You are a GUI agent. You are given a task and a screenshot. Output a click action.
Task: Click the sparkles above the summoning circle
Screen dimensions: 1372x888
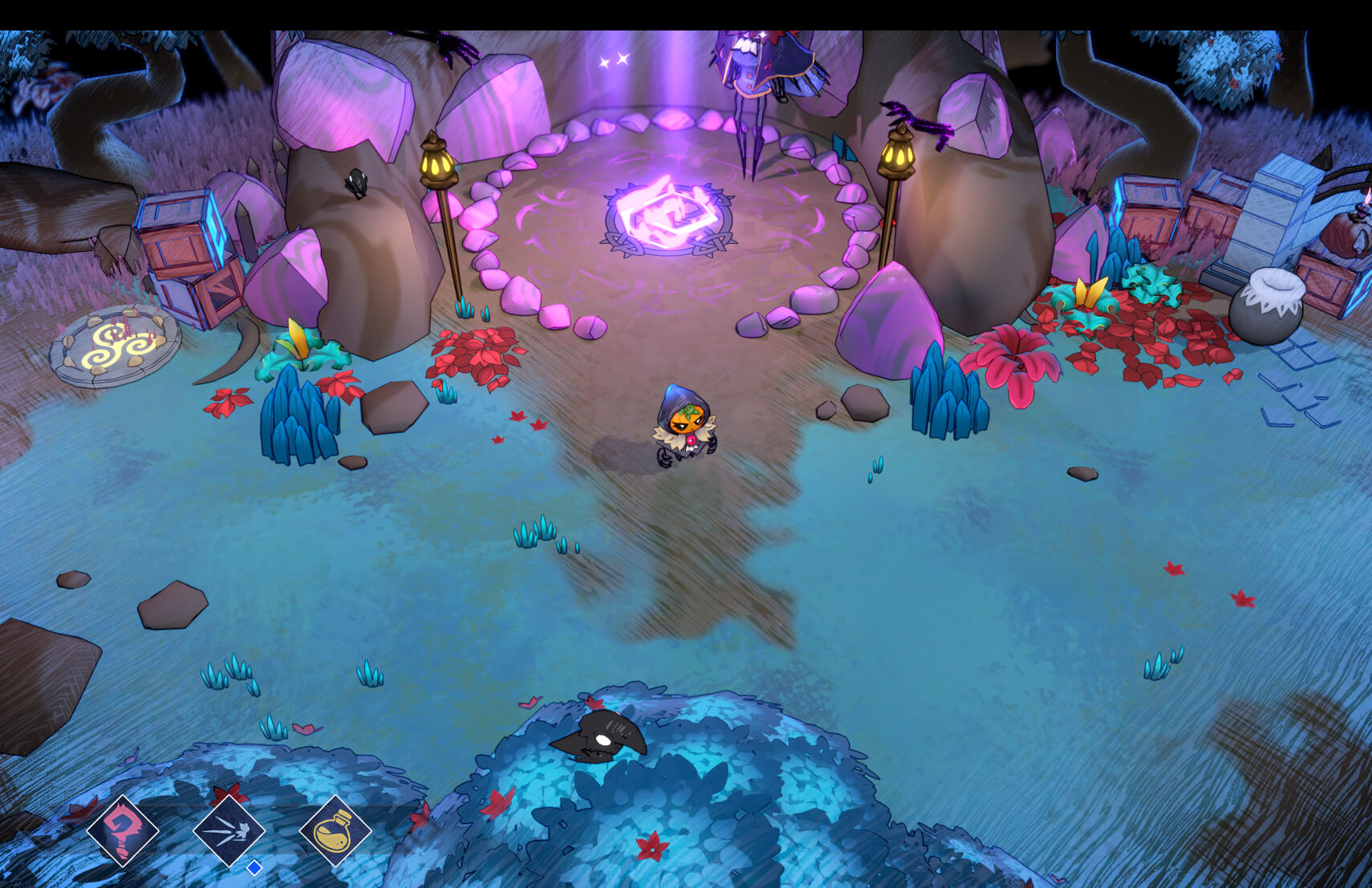tap(614, 59)
